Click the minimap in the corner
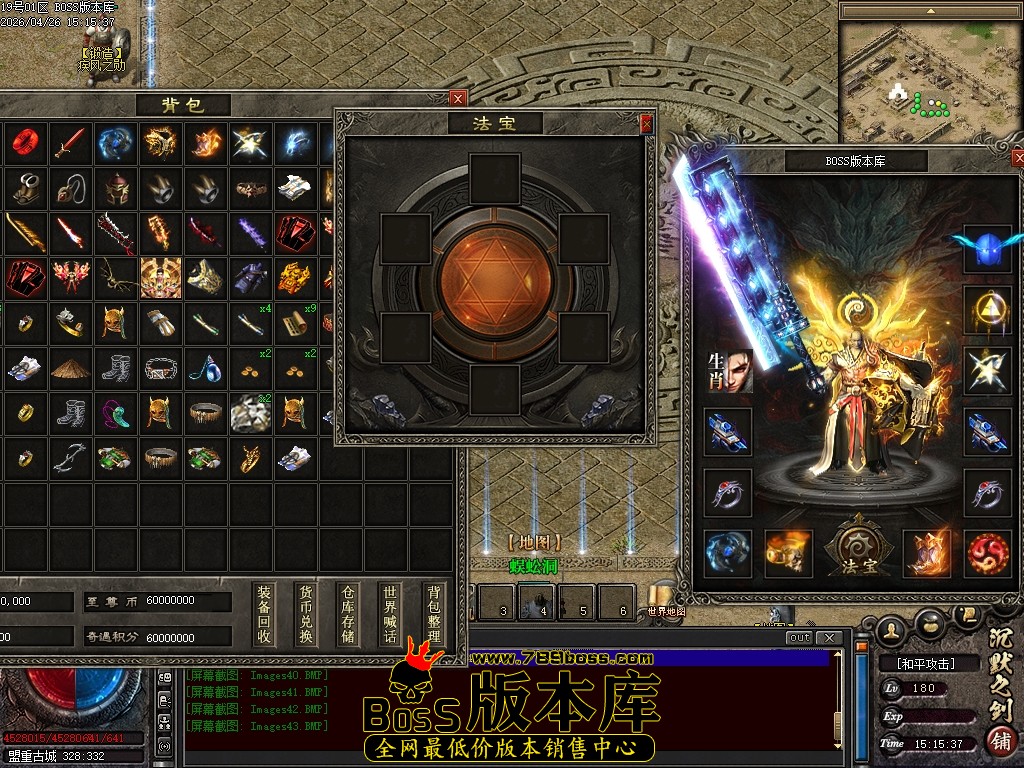The image size is (1024, 768). [926, 79]
